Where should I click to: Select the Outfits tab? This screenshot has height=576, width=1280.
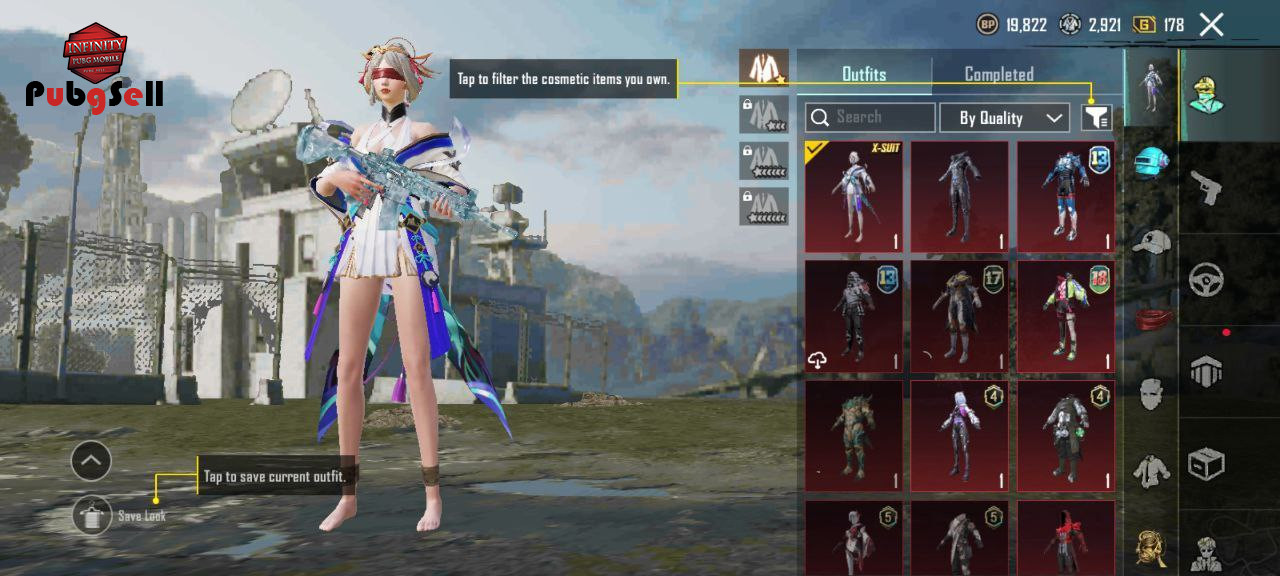(x=864, y=74)
